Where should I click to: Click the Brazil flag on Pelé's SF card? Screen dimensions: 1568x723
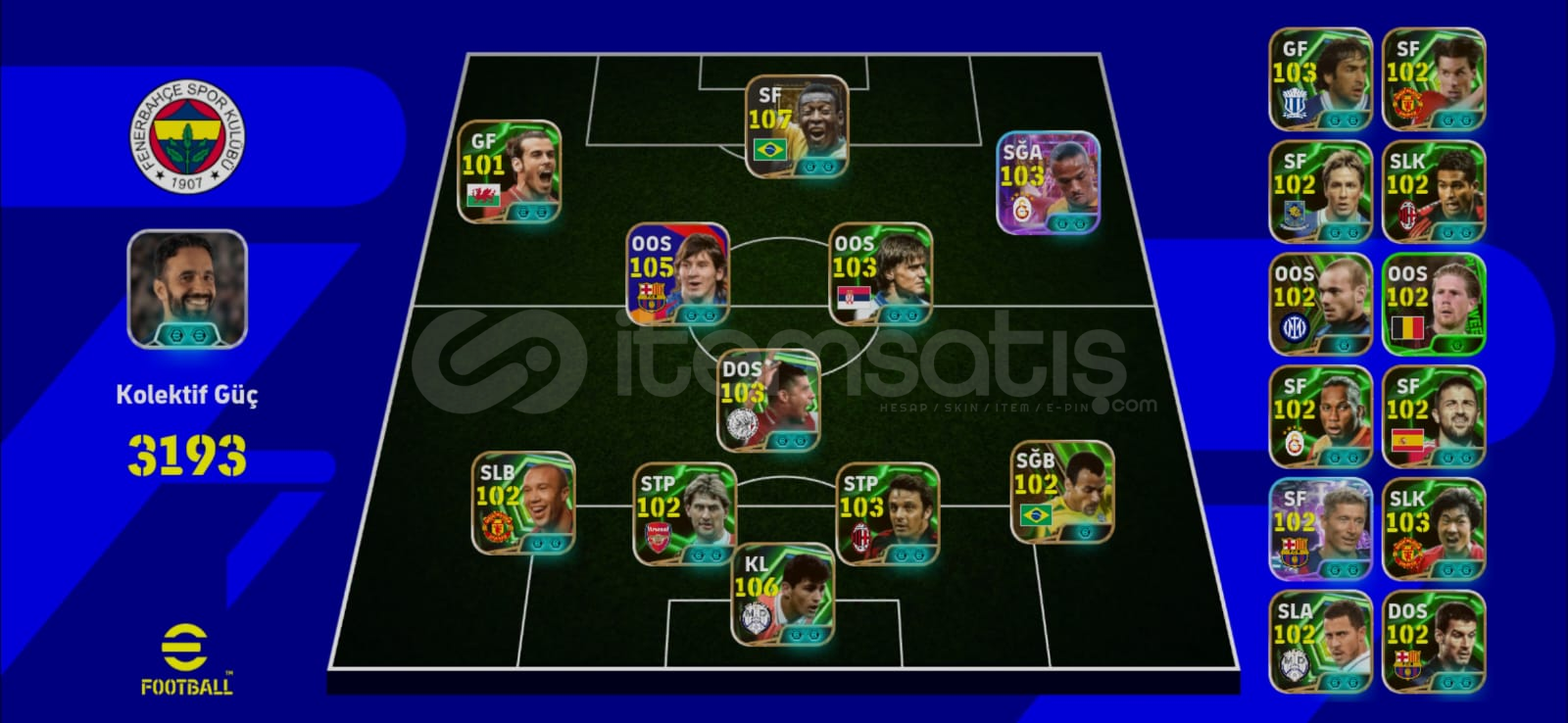point(770,150)
